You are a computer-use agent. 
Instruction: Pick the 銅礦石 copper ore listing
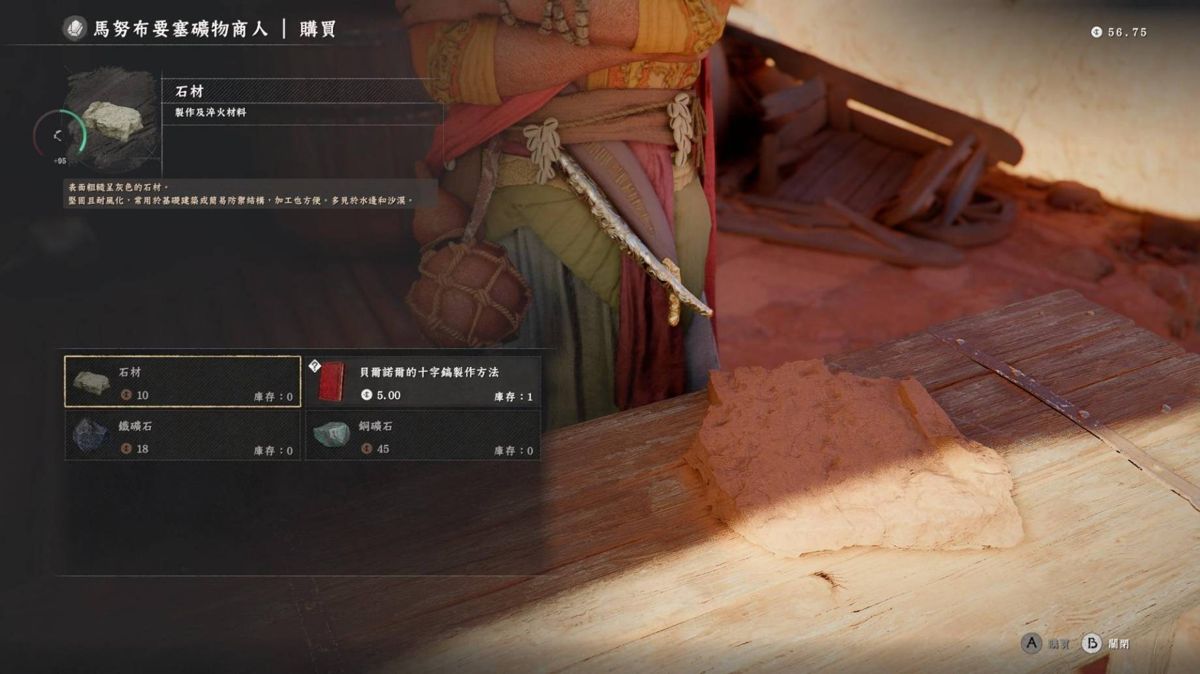pos(423,436)
